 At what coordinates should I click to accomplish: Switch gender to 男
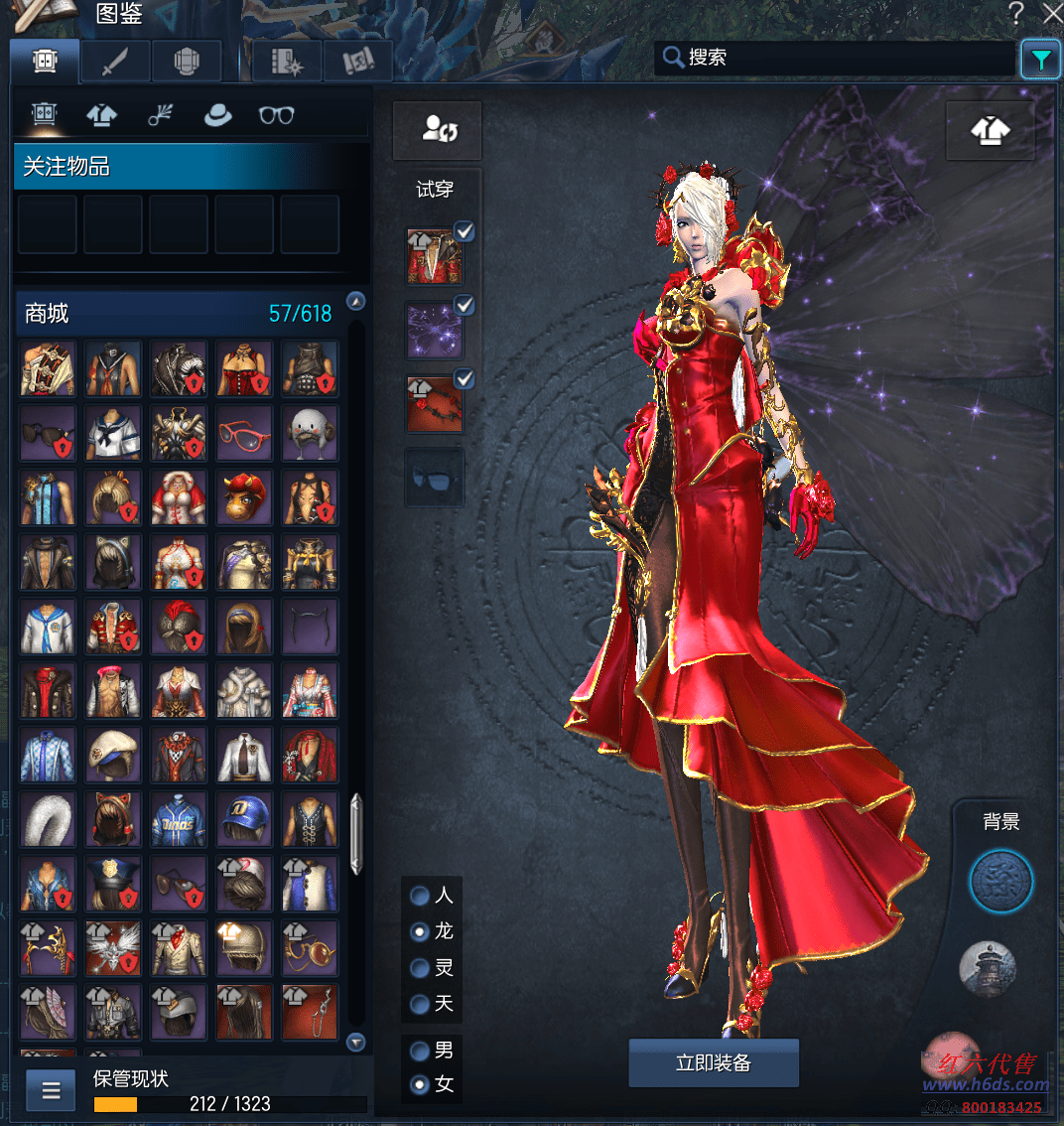(421, 1050)
